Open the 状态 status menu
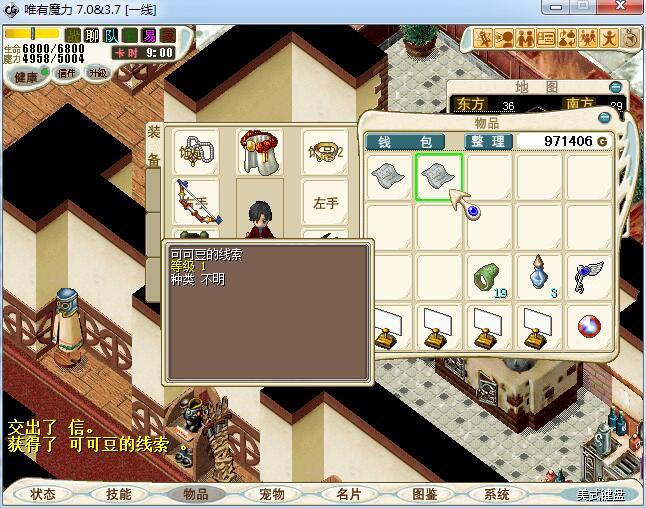The width and height of the screenshot is (646, 508). (x=43, y=494)
